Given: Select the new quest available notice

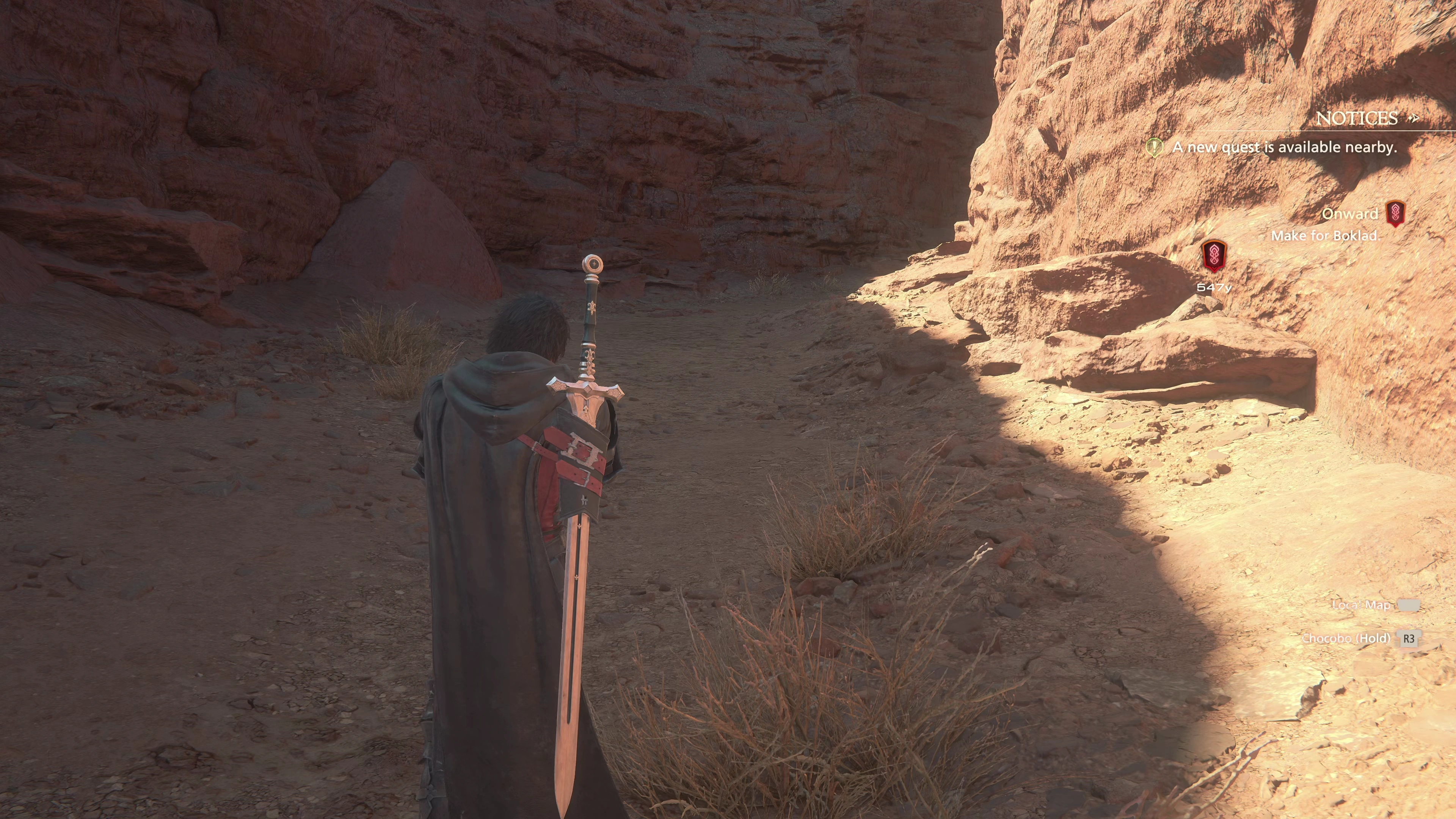Looking at the screenshot, I should coord(1283,147).
